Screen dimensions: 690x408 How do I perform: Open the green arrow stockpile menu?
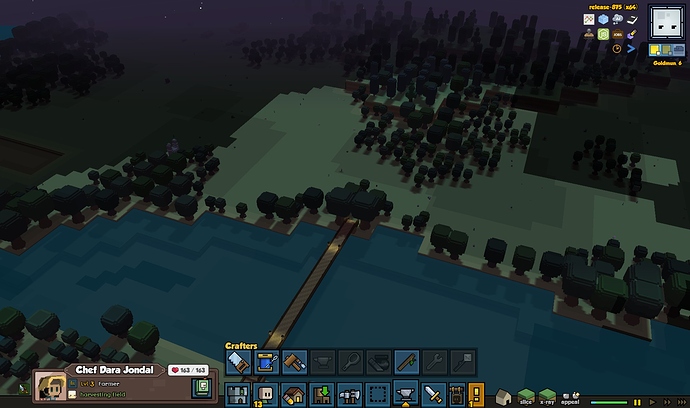(x=322, y=393)
